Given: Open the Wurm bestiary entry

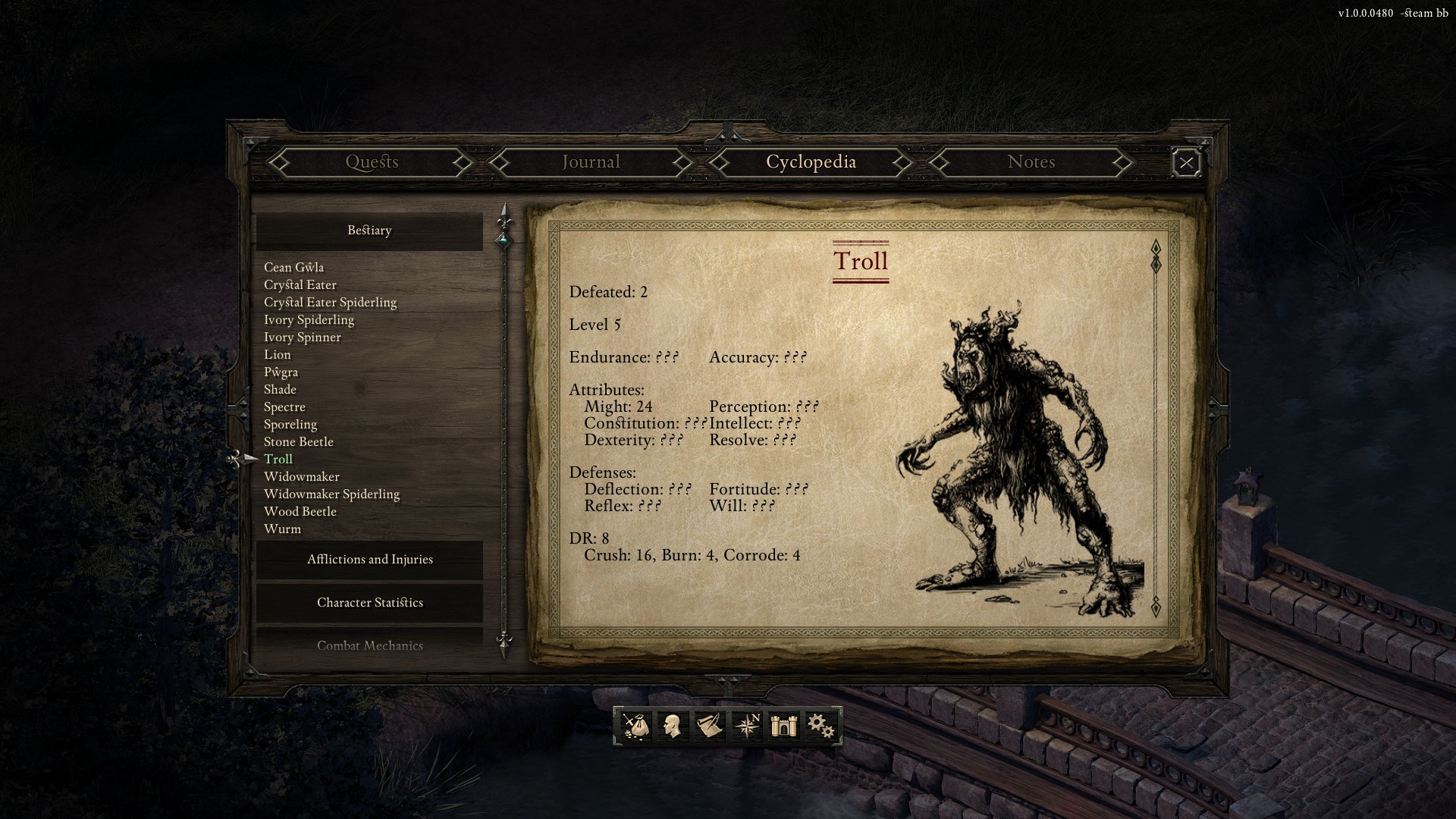Looking at the screenshot, I should click(x=282, y=529).
